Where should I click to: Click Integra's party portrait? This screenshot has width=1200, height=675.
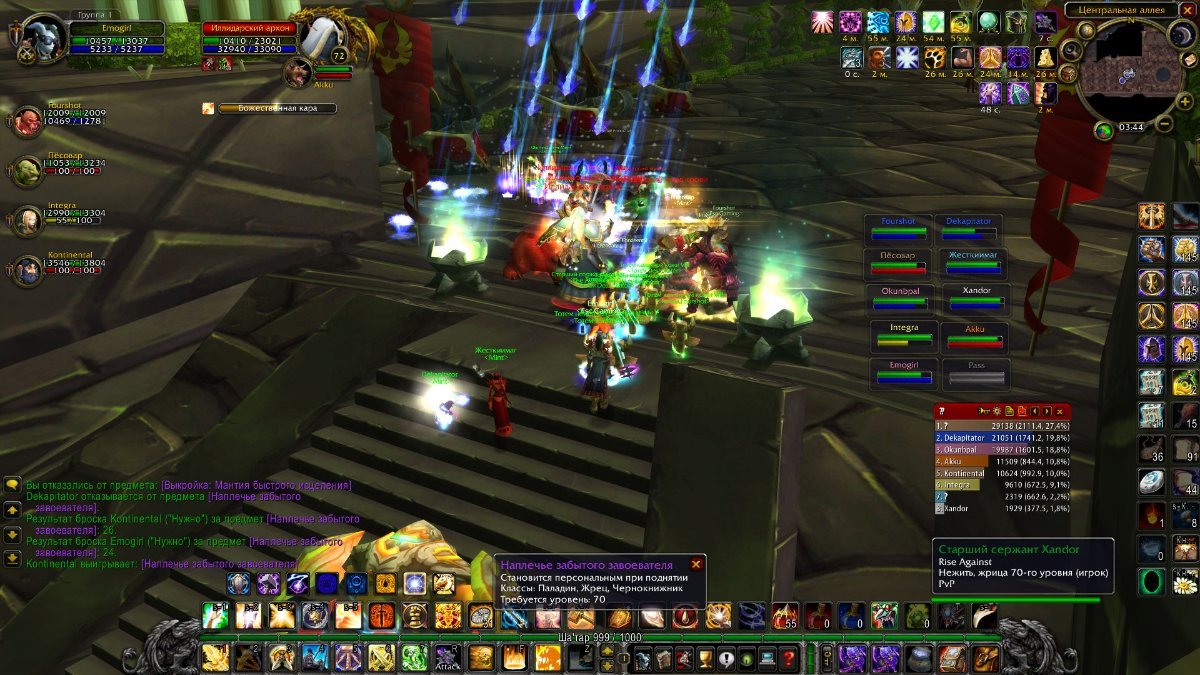click(x=27, y=221)
